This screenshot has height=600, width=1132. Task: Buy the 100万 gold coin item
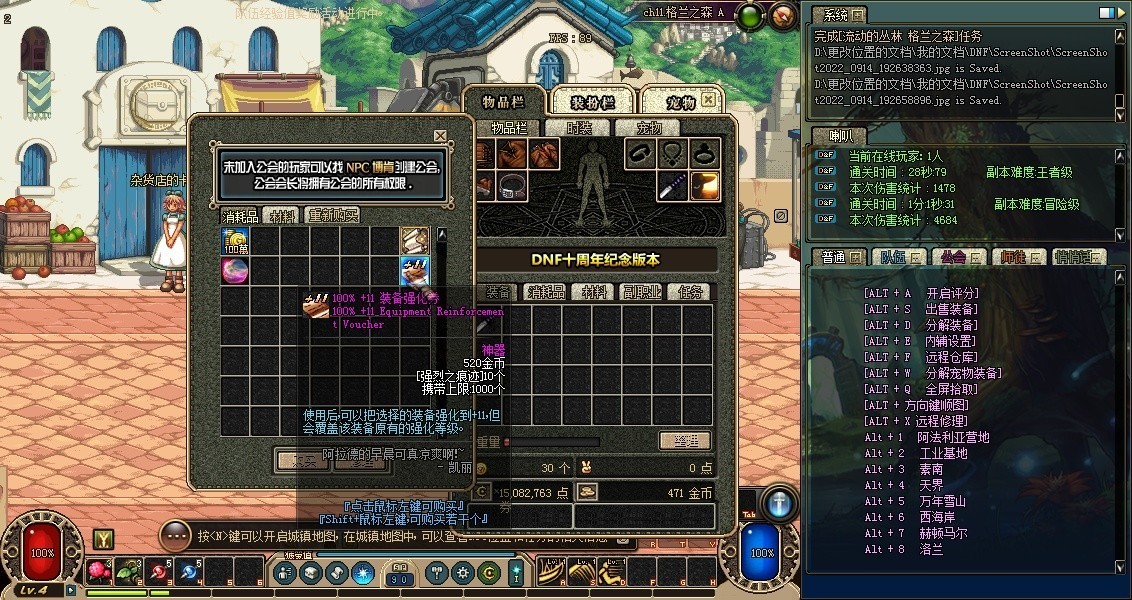coord(235,241)
